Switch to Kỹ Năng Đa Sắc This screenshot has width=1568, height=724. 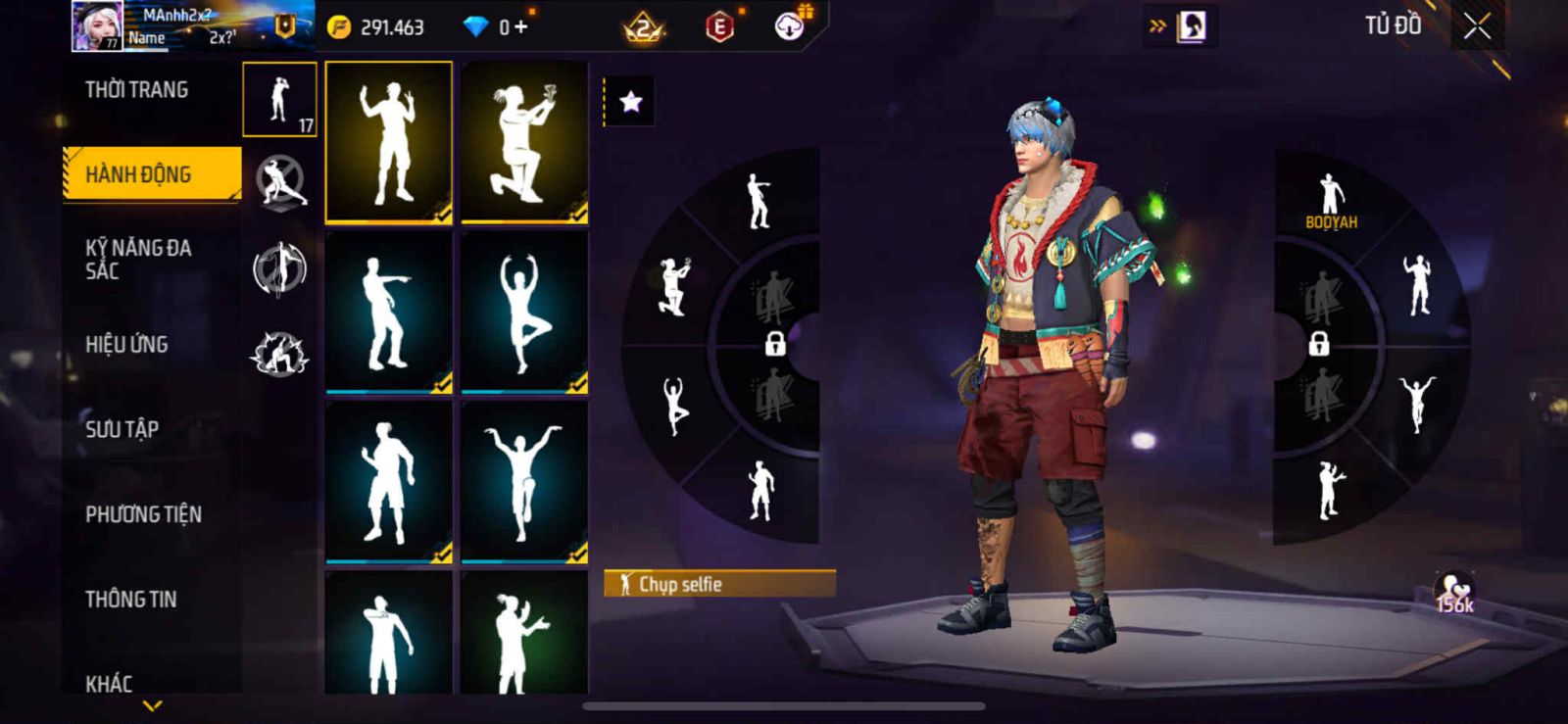pos(137,259)
